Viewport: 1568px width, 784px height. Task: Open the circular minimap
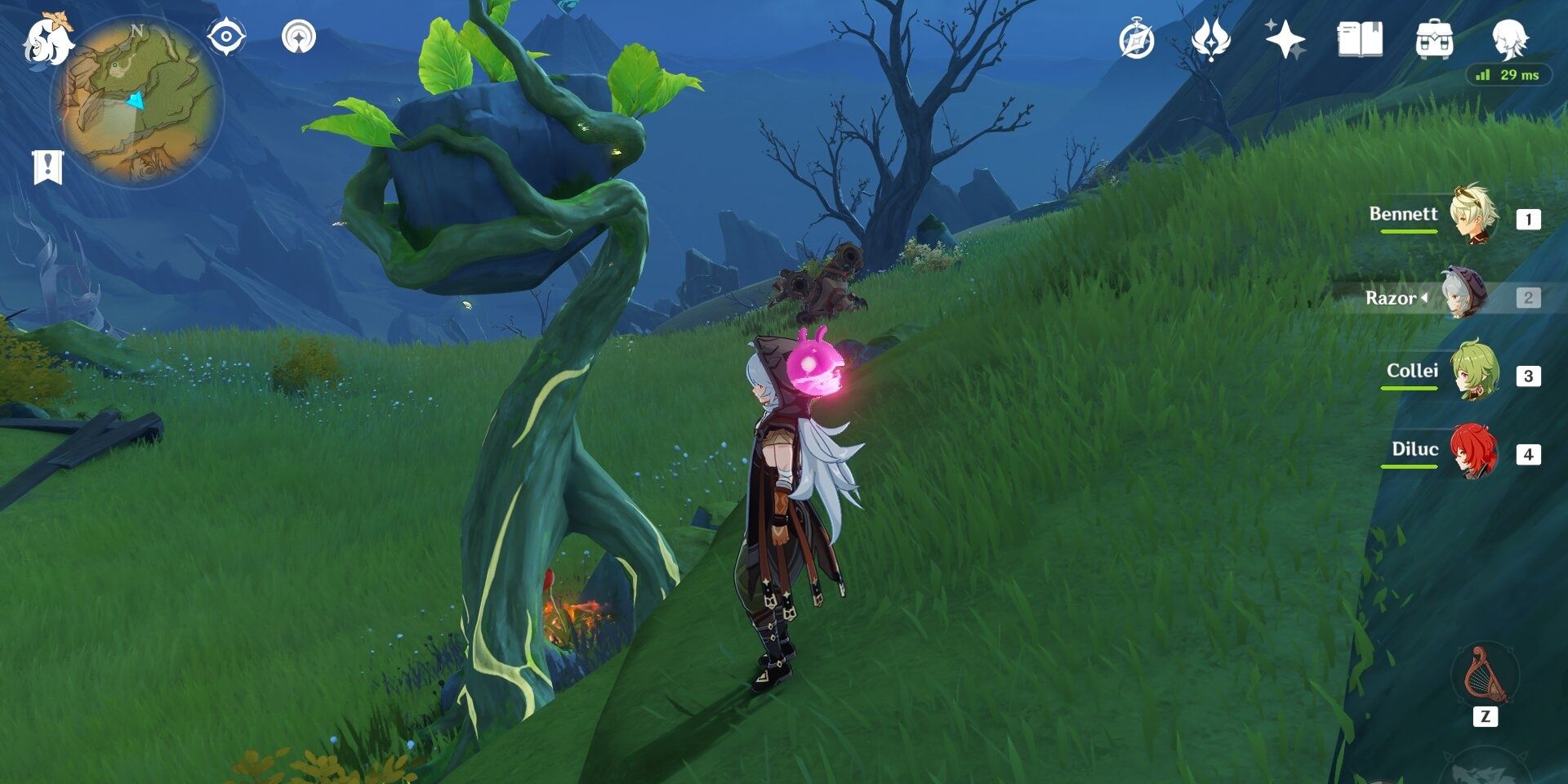click(x=136, y=102)
